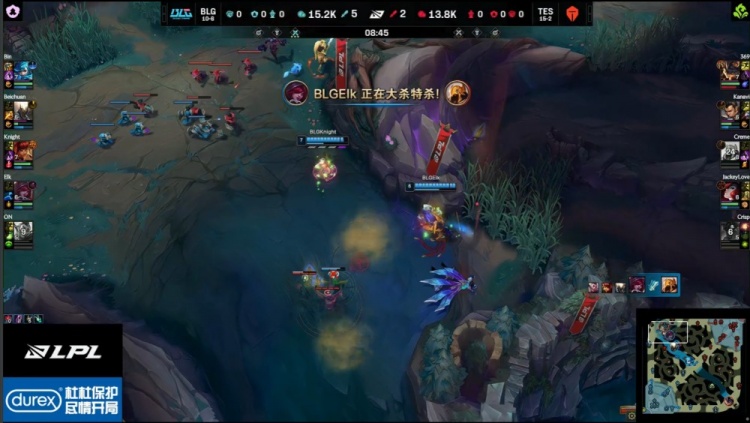
Task: Click the LPL logo overlay
Action: [x=61, y=351]
